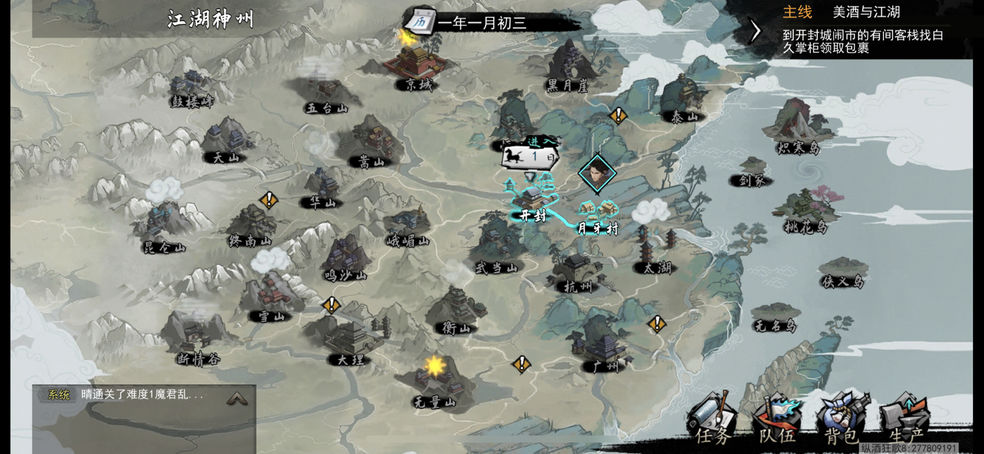Open the 背包 backpack

coord(841,418)
